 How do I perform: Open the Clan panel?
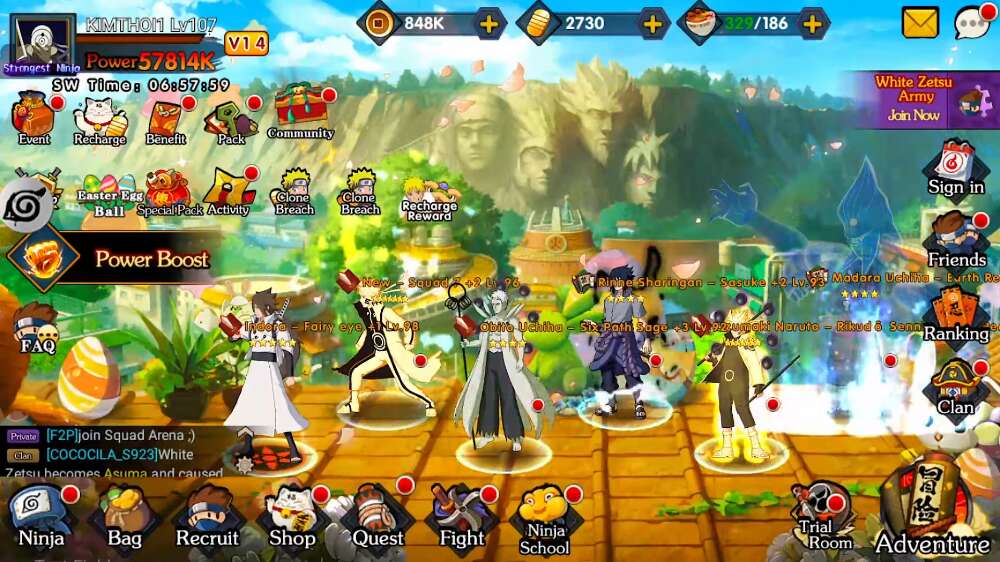[x=956, y=389]
